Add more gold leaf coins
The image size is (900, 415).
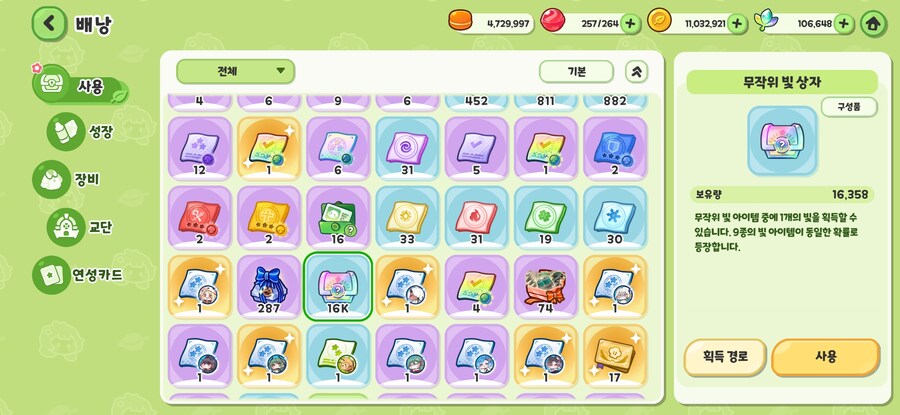click(737, 23)
